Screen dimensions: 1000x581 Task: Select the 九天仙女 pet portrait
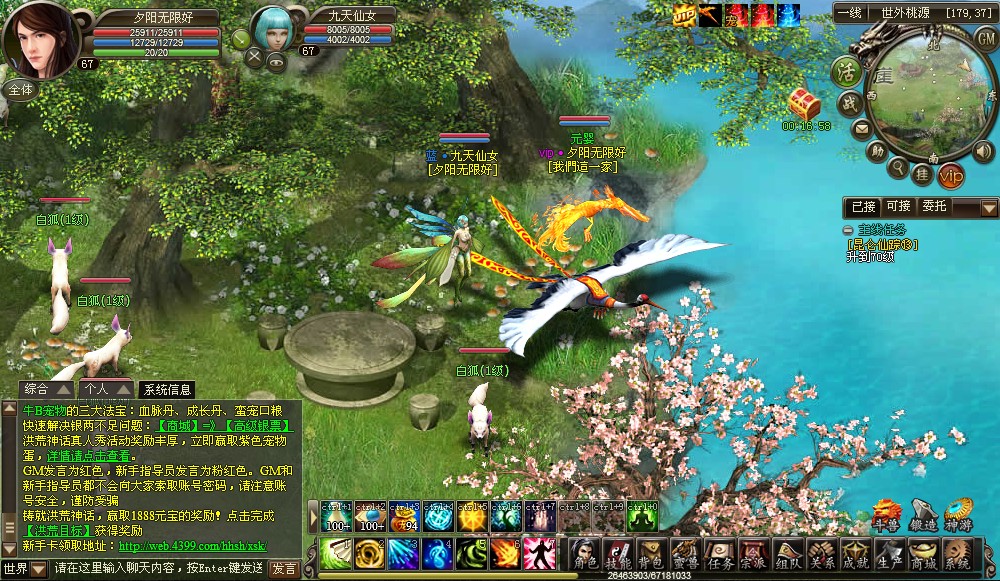coord(274,31)
